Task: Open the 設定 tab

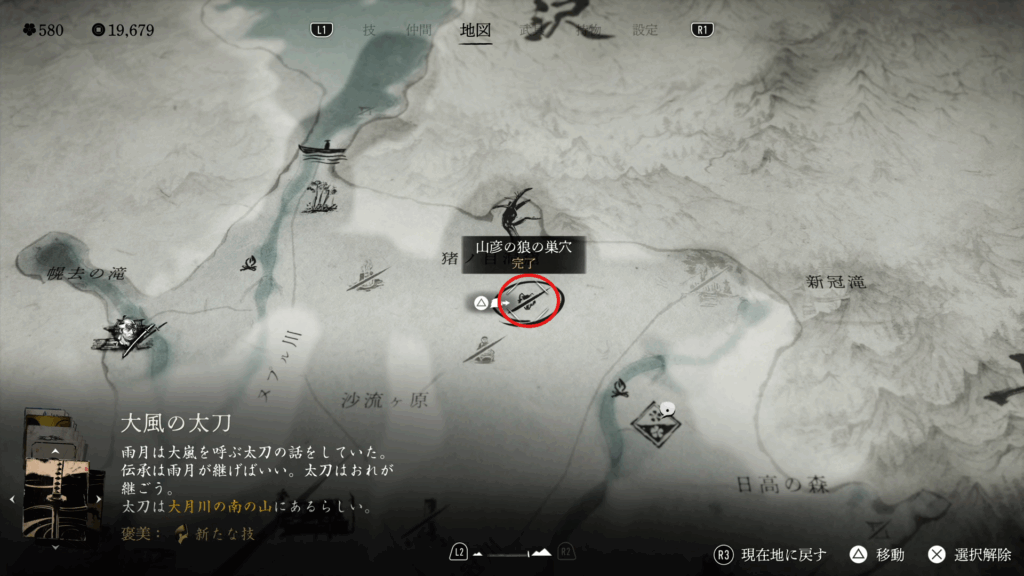Action: (x=645, y=30)
